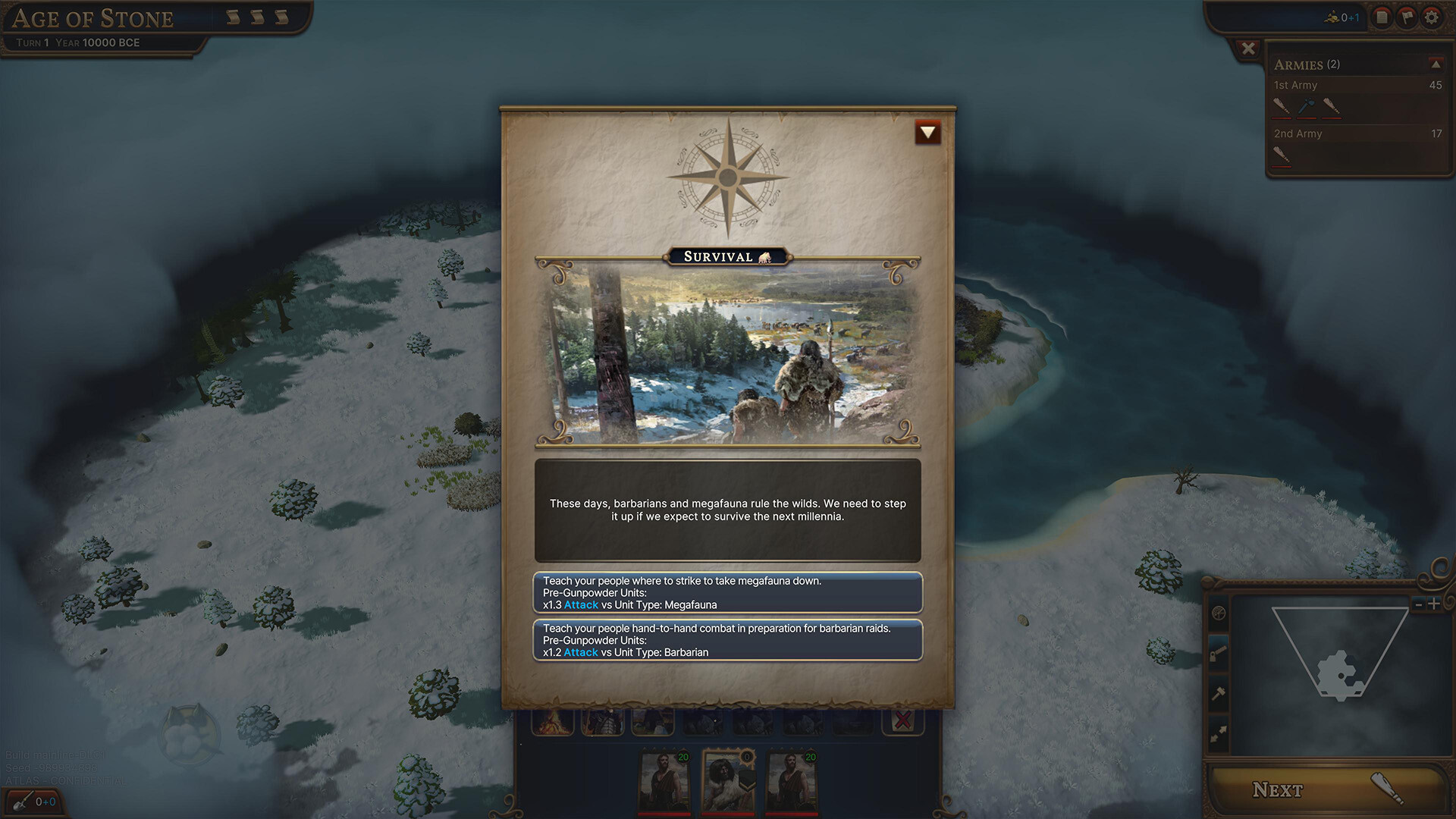The height and width of the screenshot is (819, 1456).
Task: Collapse the Armies list
Action: point(1436,64)
